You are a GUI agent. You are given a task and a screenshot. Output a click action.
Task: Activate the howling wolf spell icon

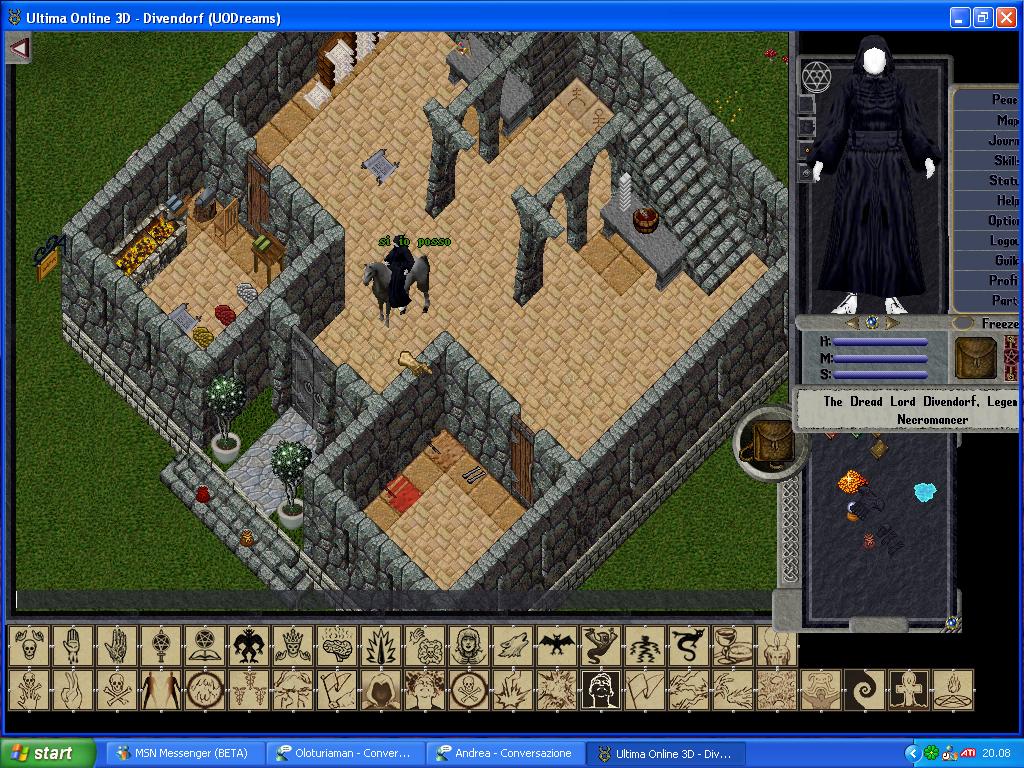(510, 646)
